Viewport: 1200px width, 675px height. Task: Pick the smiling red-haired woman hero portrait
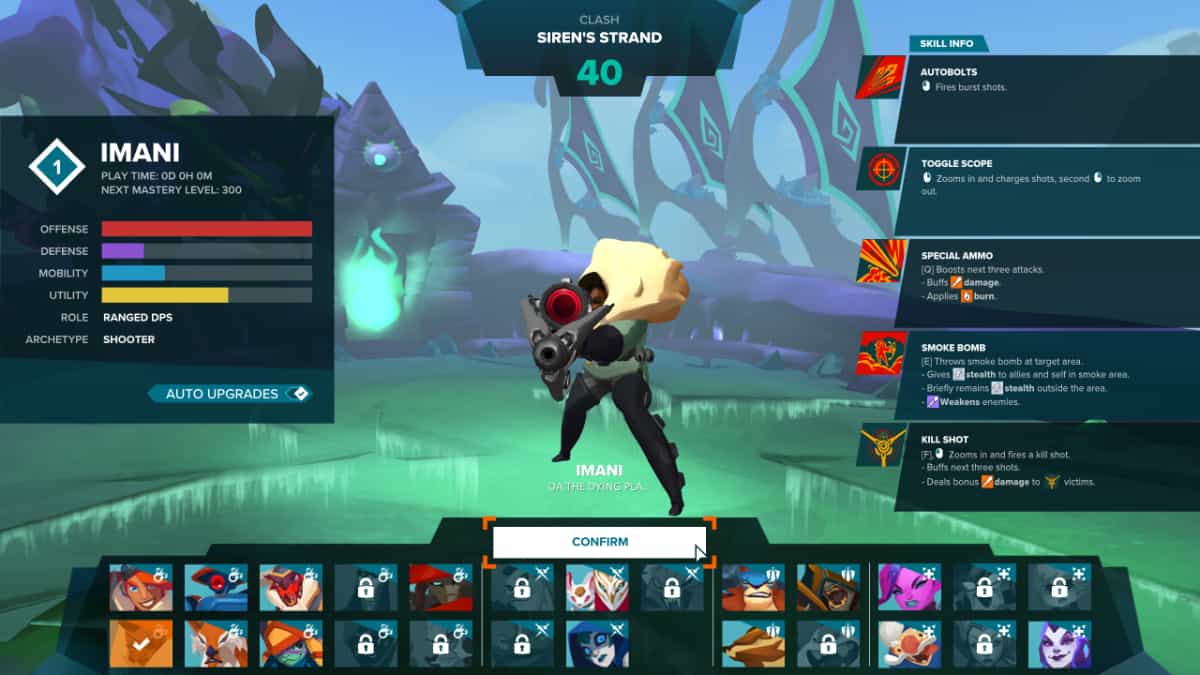[x=141, y=587]
